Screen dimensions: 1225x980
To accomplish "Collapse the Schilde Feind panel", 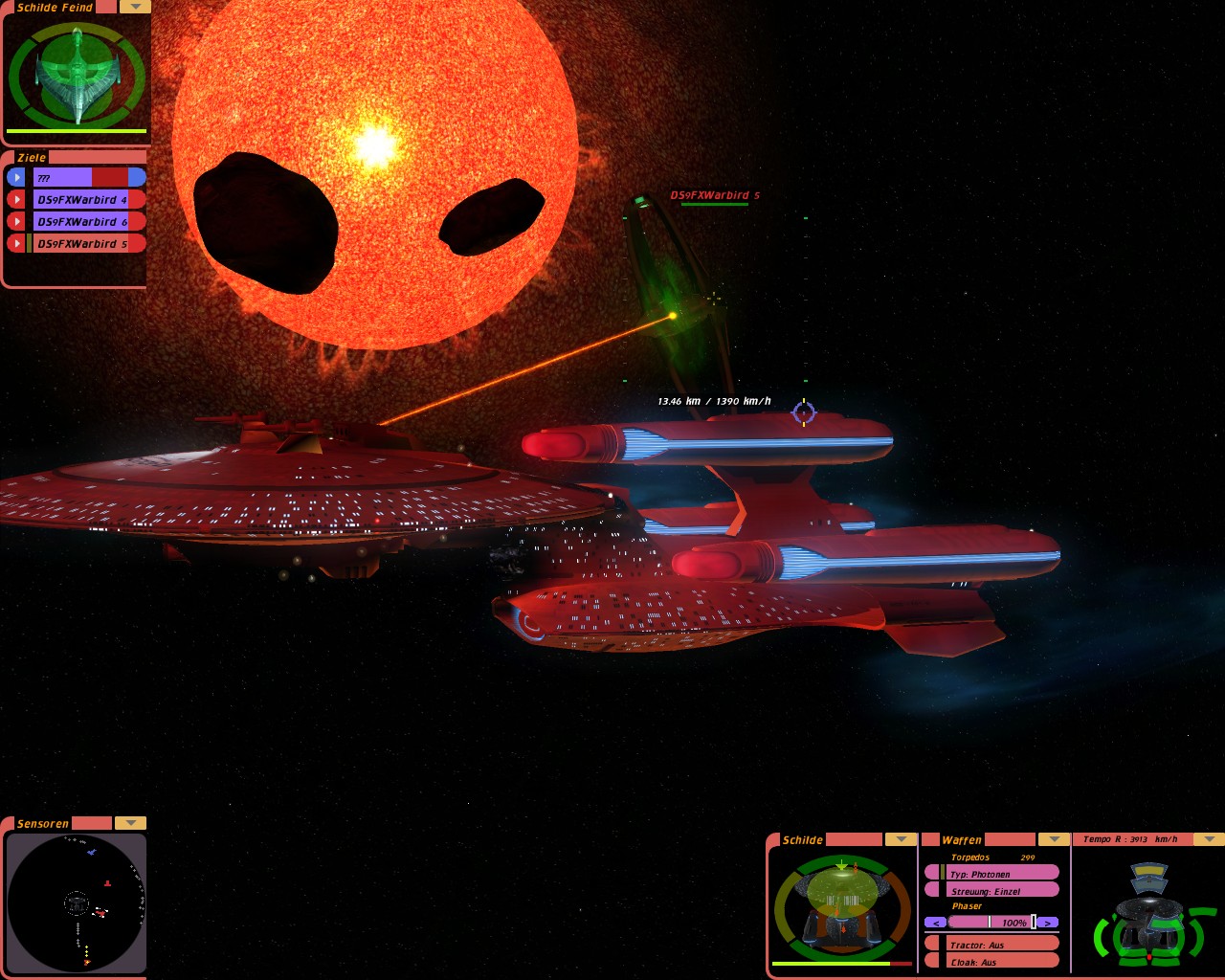I will click(135, 7).
